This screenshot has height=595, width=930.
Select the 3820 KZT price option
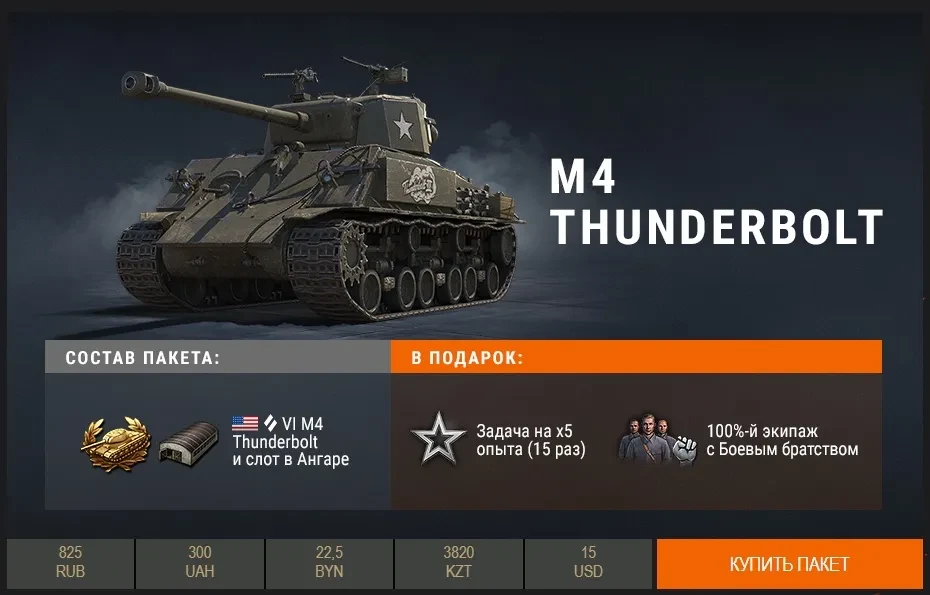(x=458, y=563)
